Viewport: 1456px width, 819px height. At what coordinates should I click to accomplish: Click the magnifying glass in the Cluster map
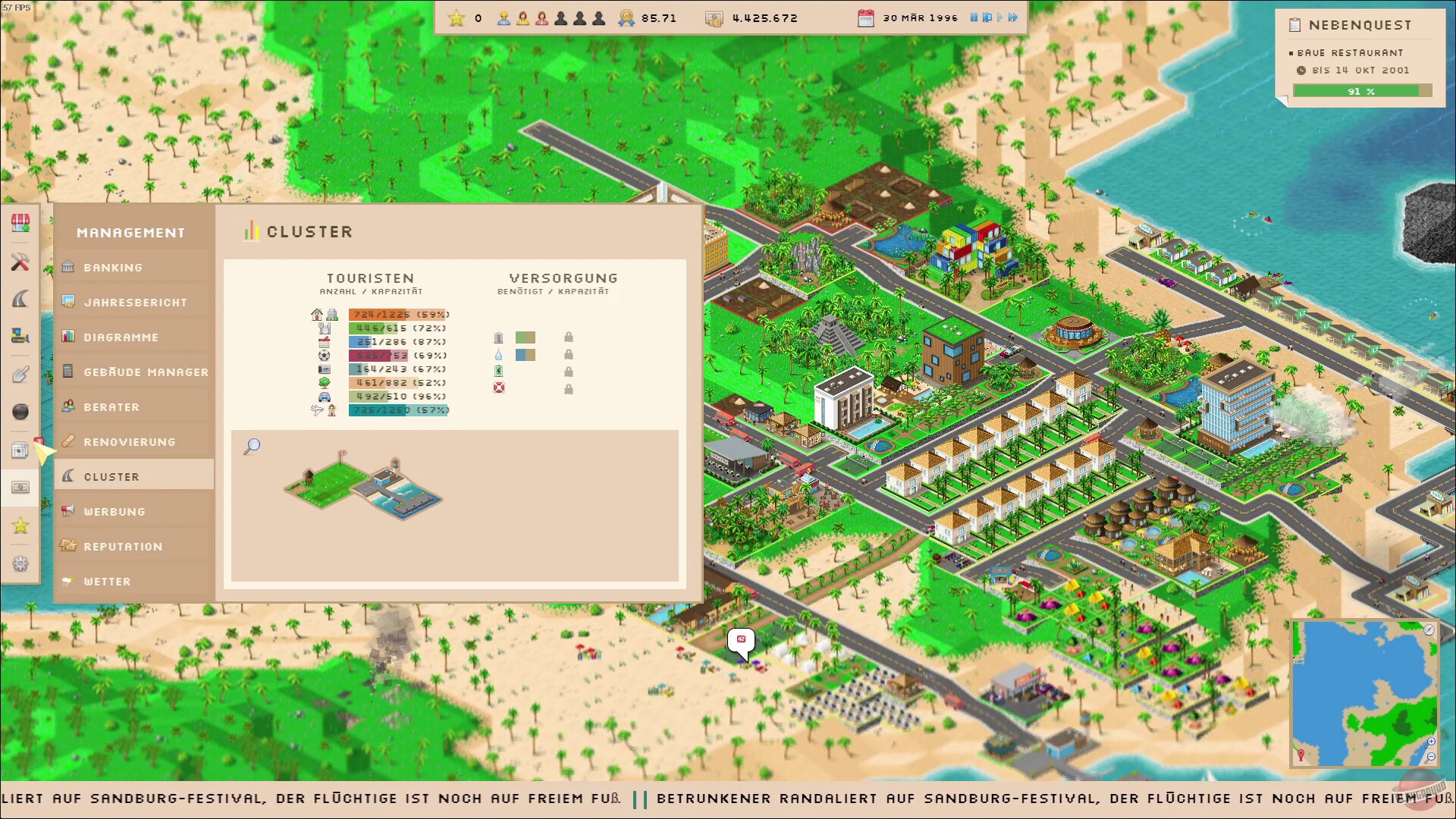(252, 447)
